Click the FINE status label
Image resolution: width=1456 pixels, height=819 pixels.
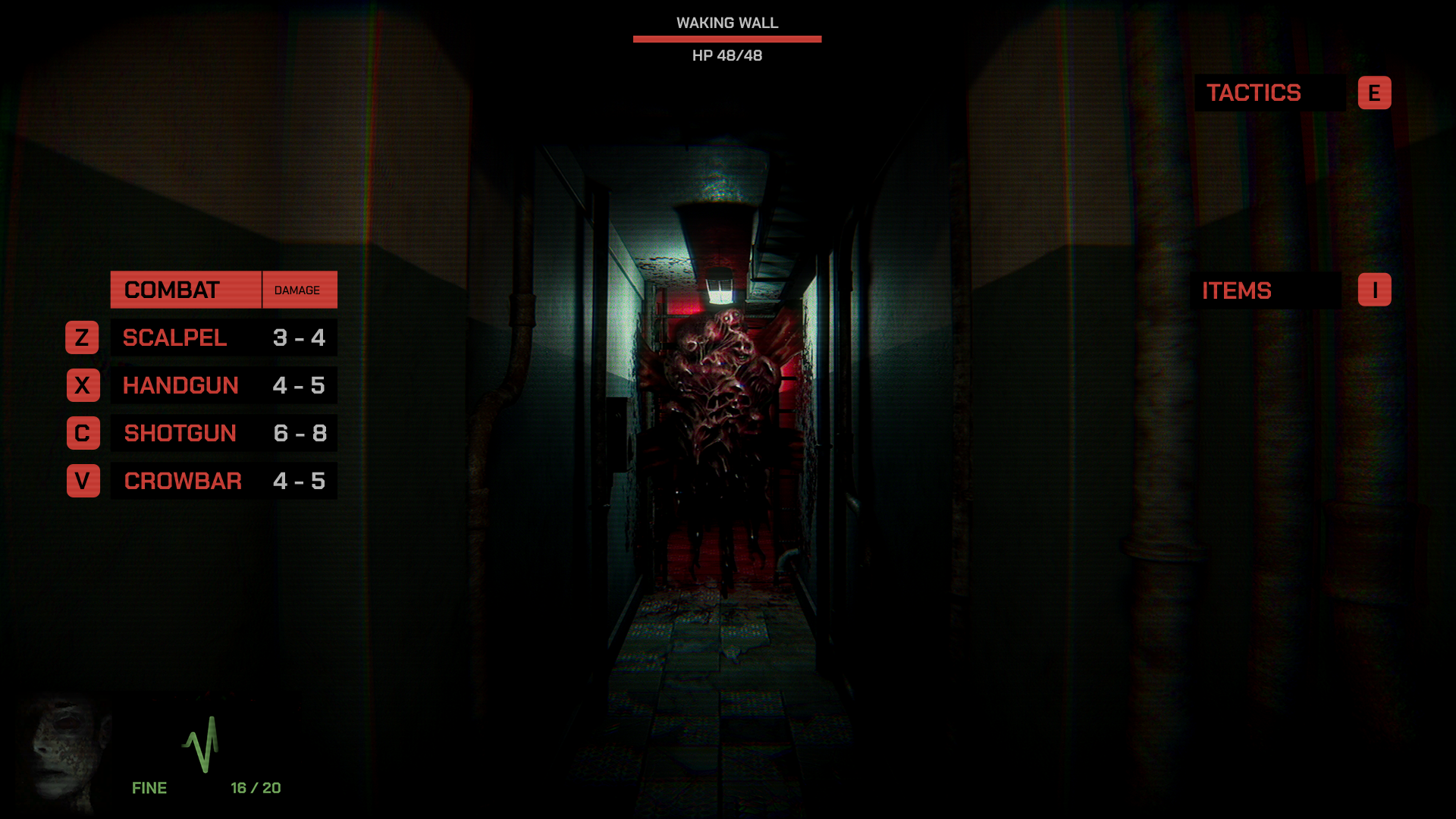pos(149,787)
